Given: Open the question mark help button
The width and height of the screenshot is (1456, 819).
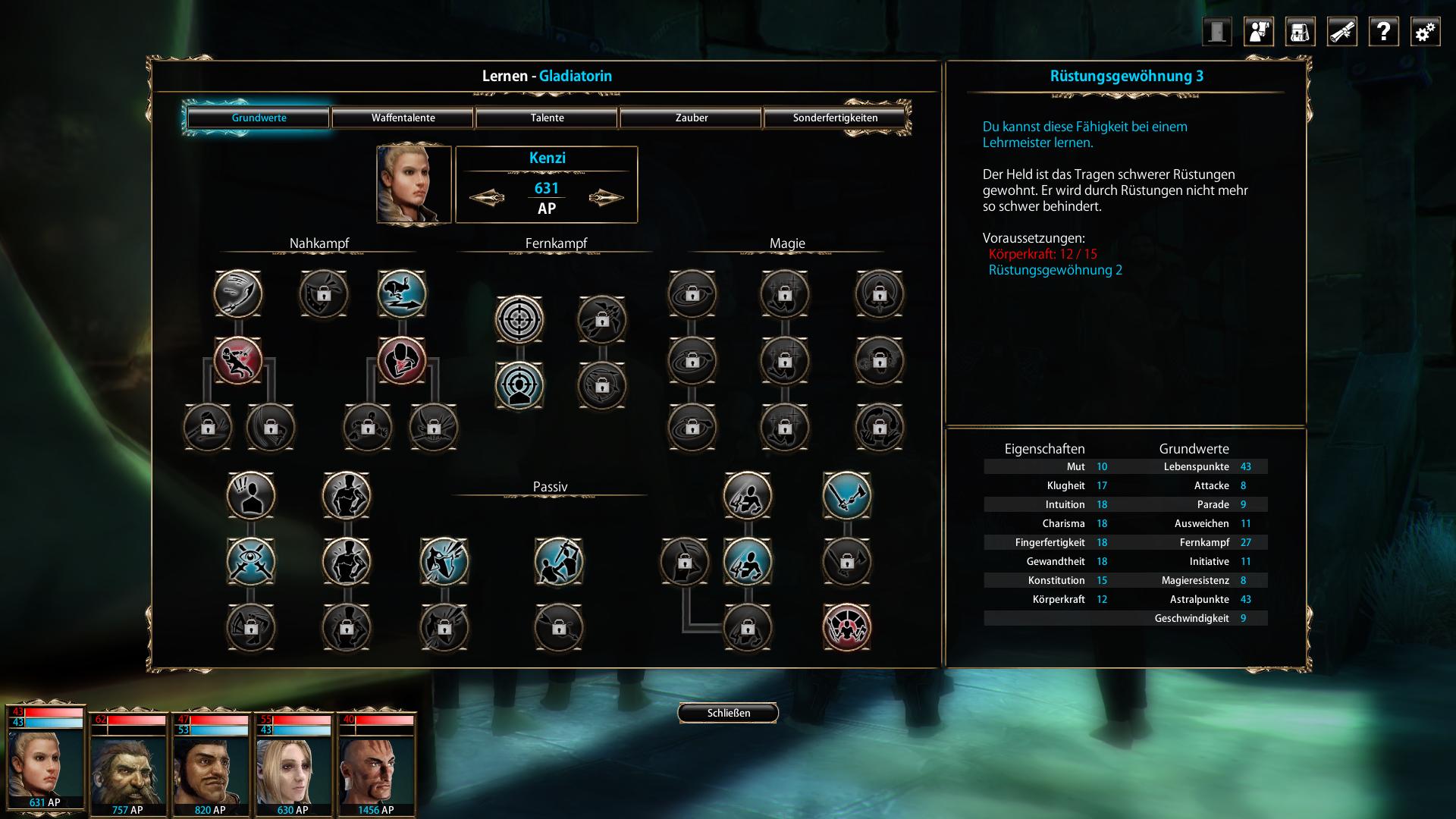Looking at the screenshot, I should (x=1383, y=32).
